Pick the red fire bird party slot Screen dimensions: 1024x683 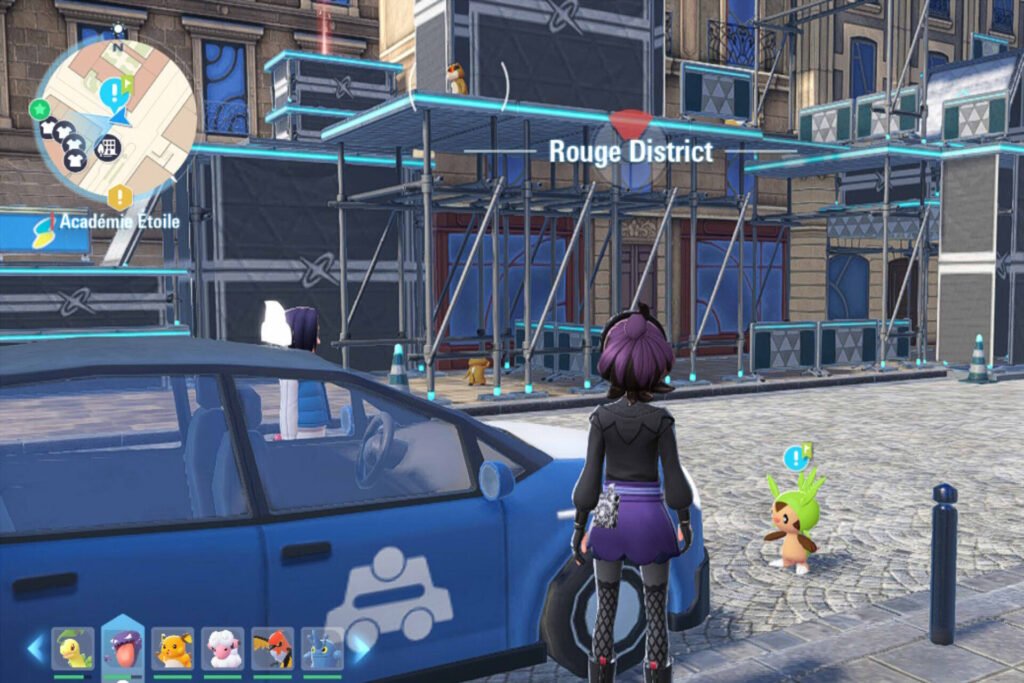click(x=273, y=648)
